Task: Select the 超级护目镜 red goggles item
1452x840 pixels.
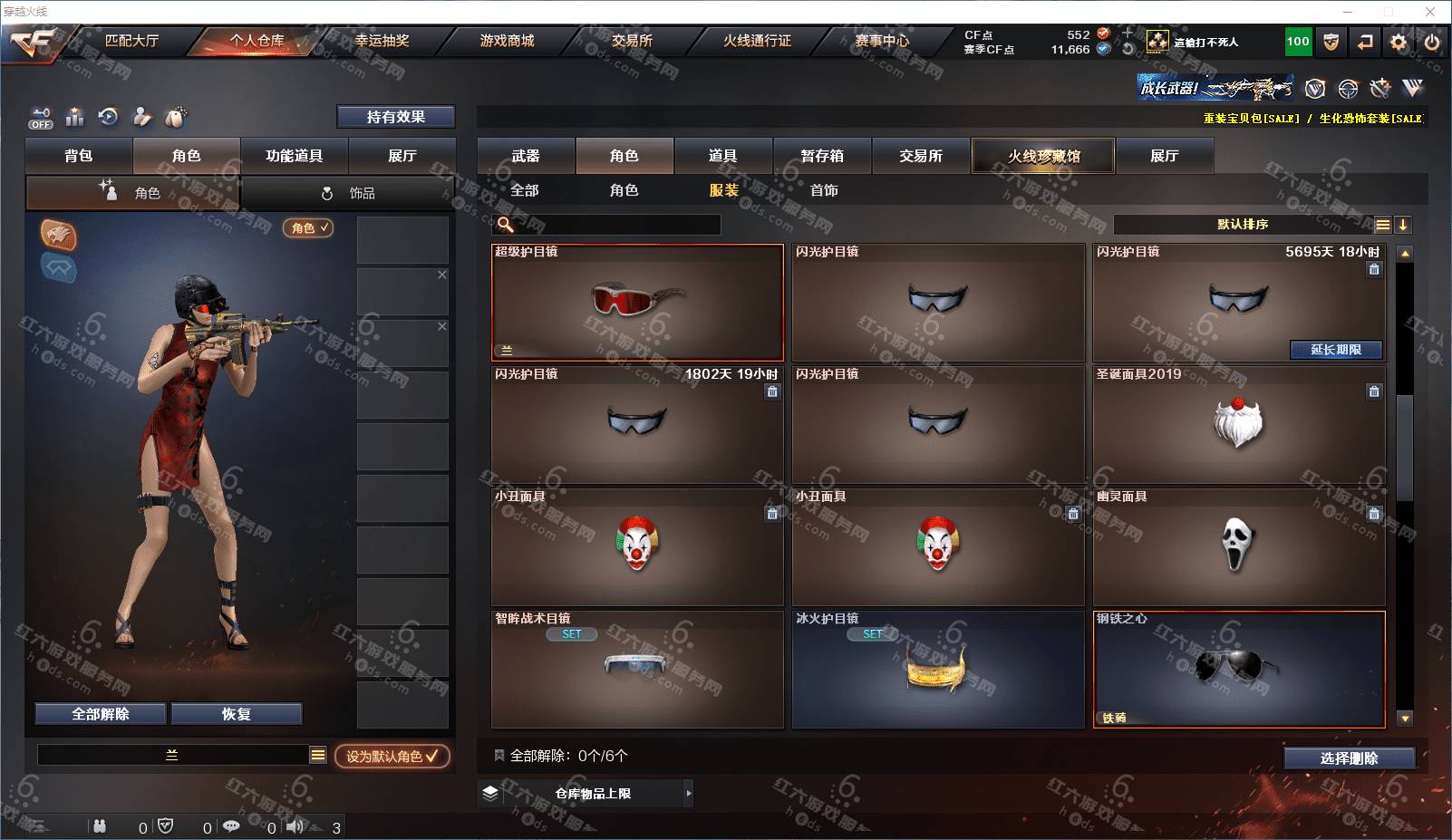Action: coord(637,303)
